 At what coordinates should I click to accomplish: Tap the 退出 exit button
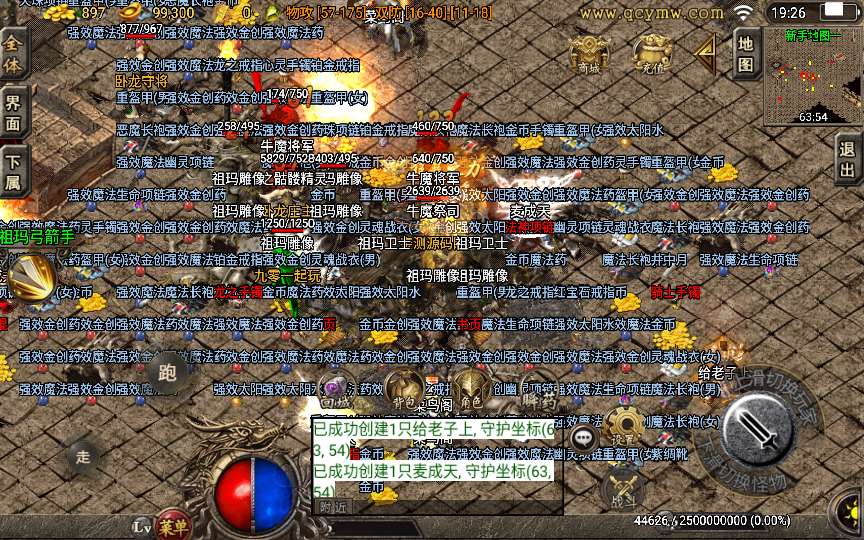point(848,157)
